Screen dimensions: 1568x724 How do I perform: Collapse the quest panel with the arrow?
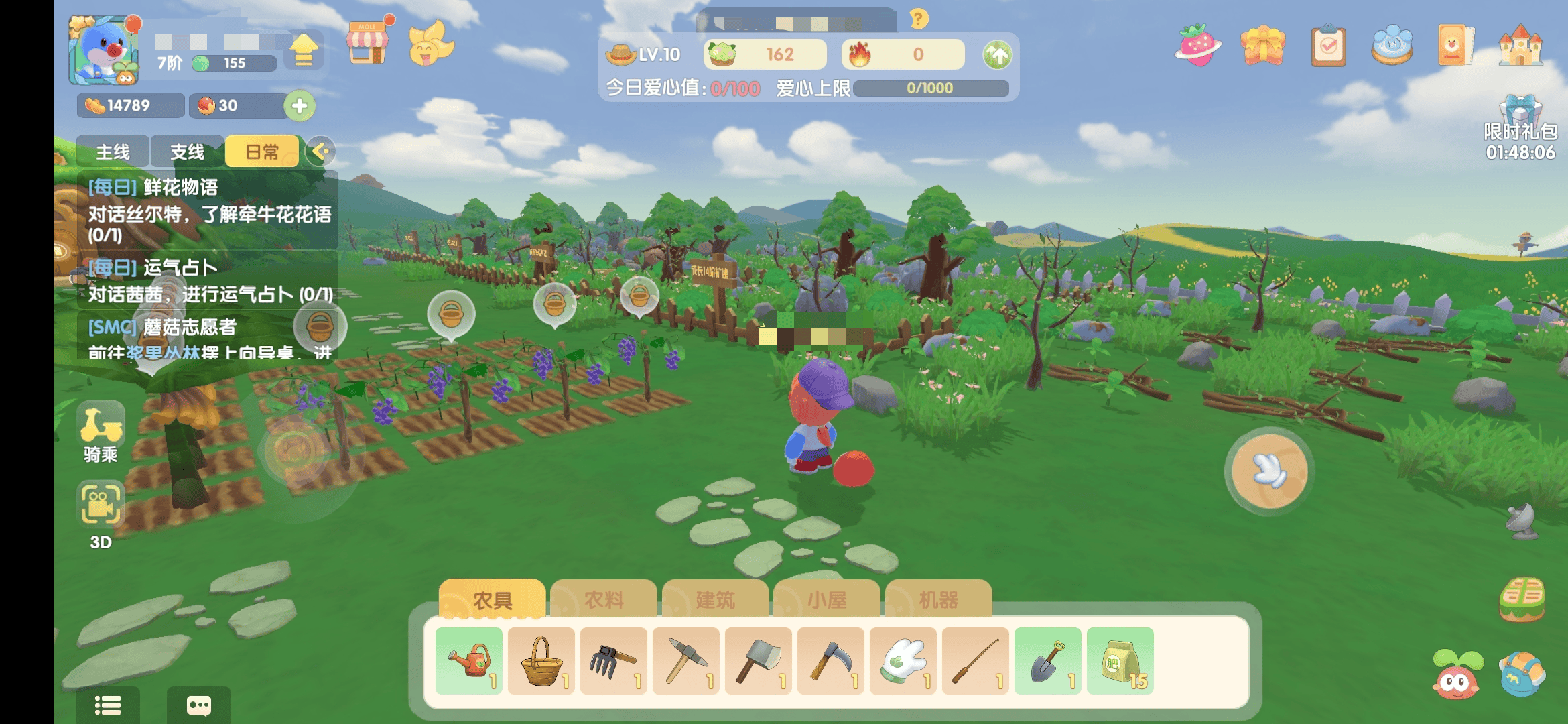[x=320, y=152]
